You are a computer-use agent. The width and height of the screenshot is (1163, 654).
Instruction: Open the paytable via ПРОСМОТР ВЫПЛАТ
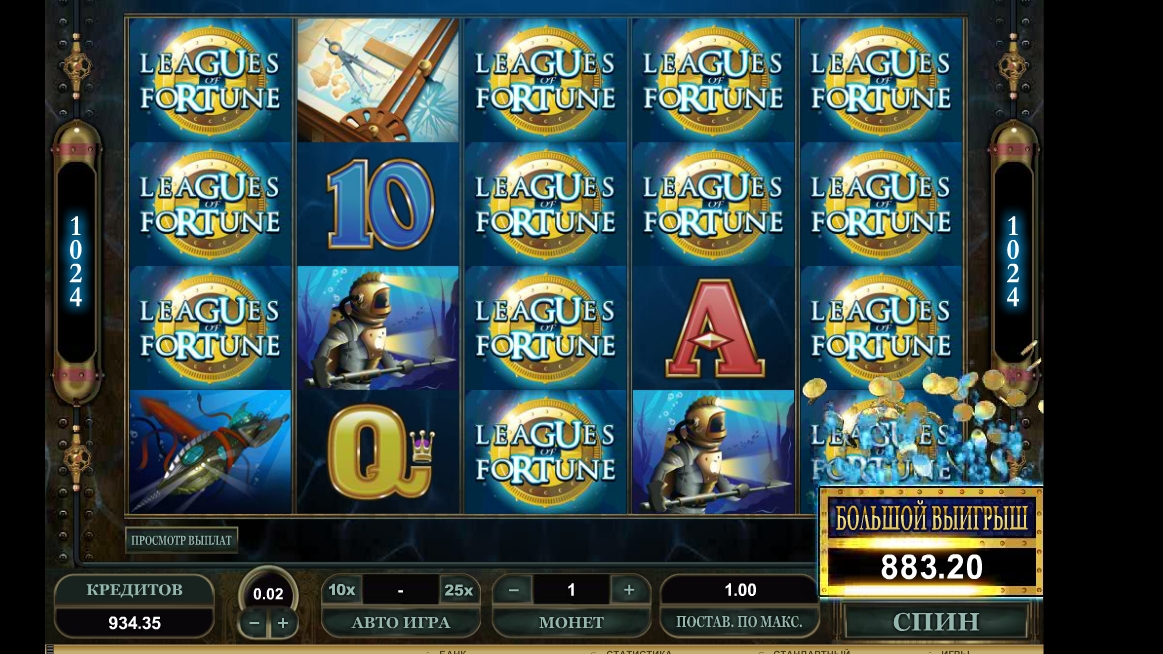click(182, 540)
